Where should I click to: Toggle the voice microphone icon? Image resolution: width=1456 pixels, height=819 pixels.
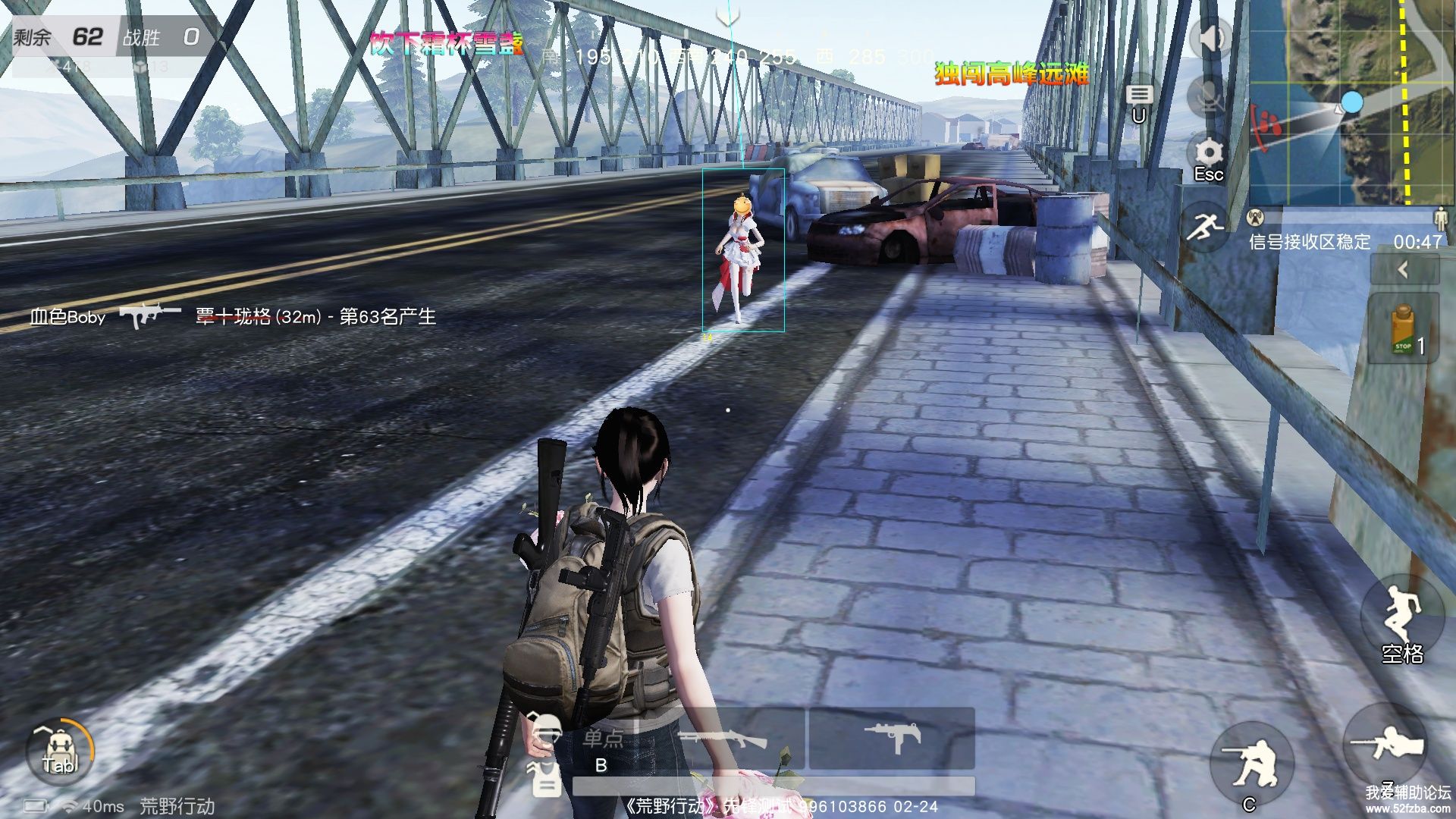pos(1210,96)
